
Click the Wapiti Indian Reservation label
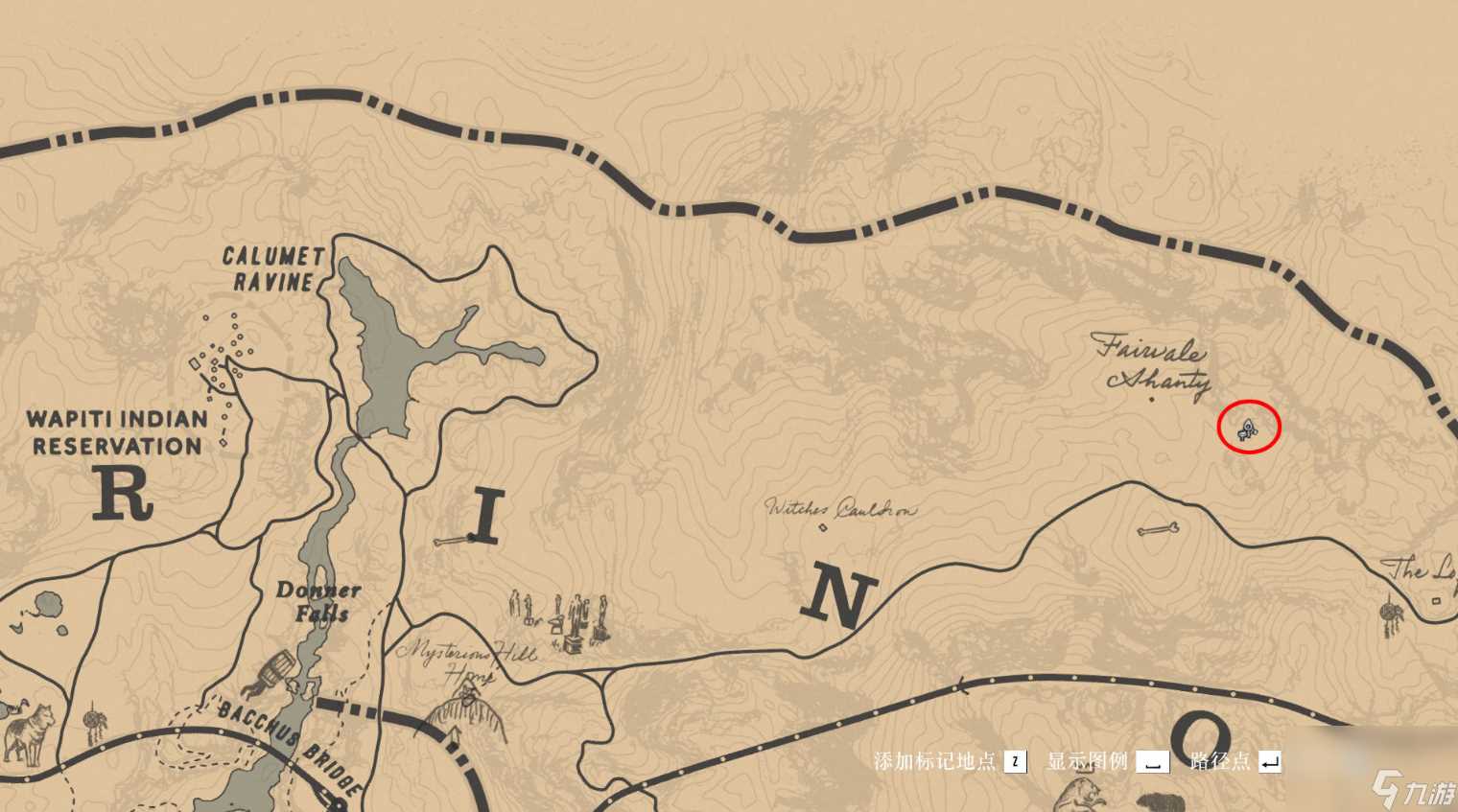click(116, 432)
